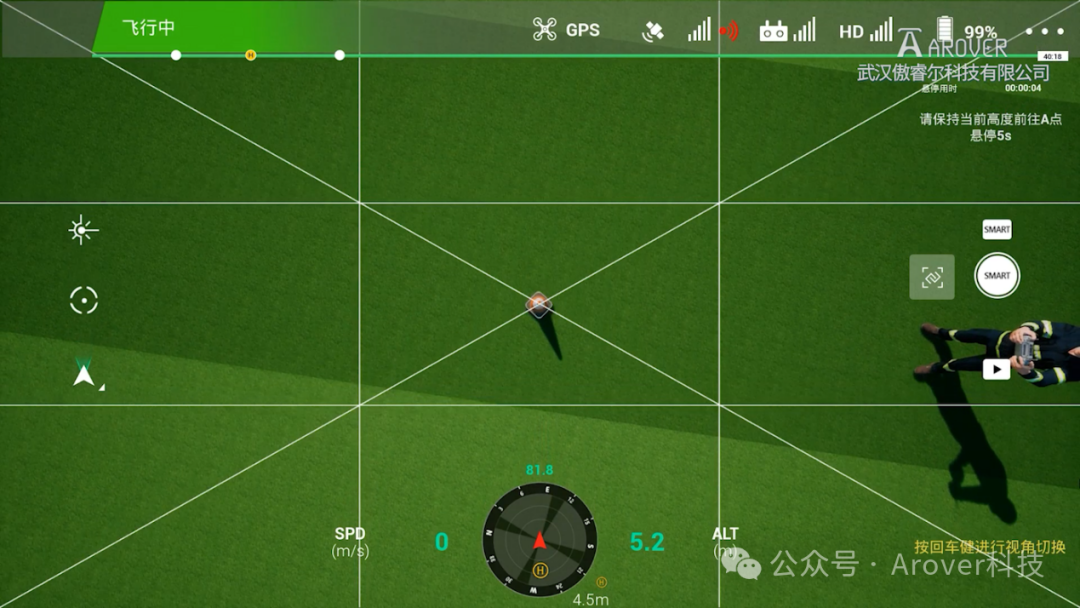Open the three-dot settings menu
Screen dimensions: 1080x608
coord(1045,30)
